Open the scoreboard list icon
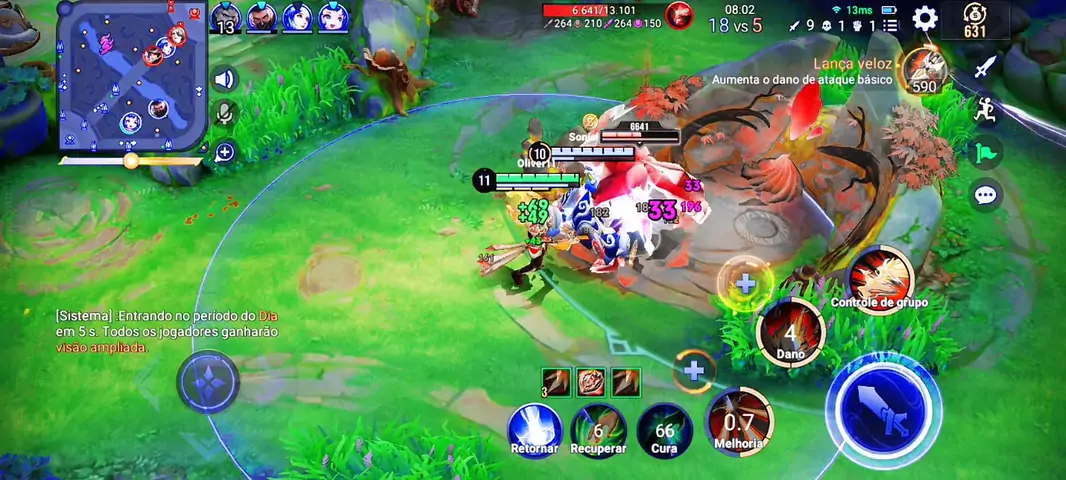The image size is (1066, 480). pyautogui.click(x=890, y=26)
